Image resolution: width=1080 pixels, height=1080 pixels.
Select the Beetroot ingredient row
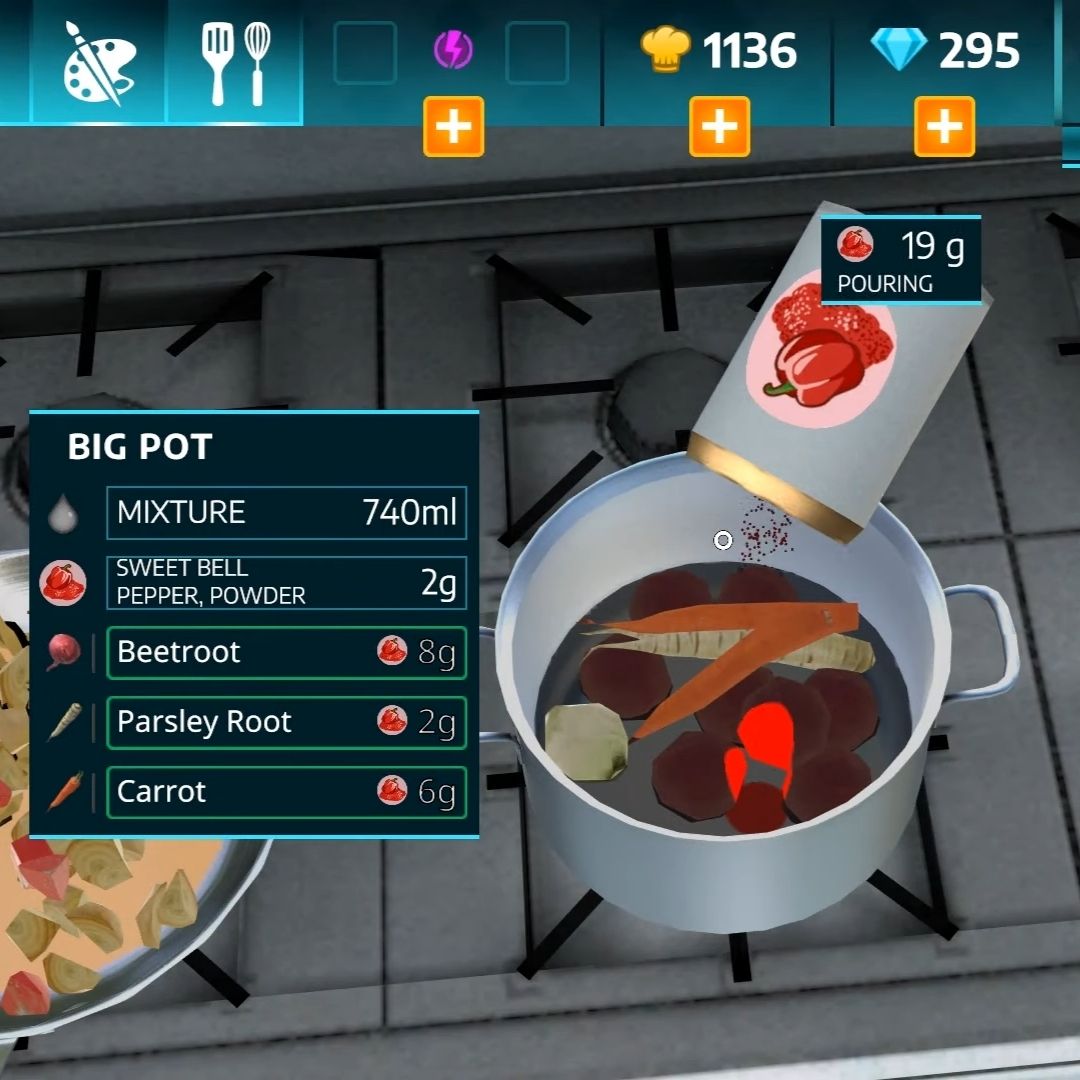286,652
